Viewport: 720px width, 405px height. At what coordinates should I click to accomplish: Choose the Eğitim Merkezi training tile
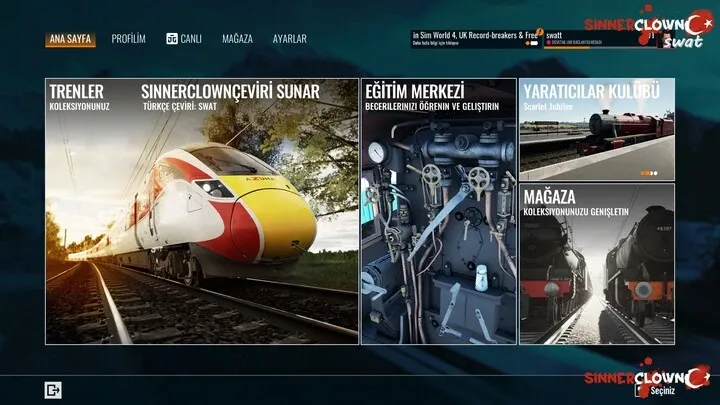[x=439, y=211]
